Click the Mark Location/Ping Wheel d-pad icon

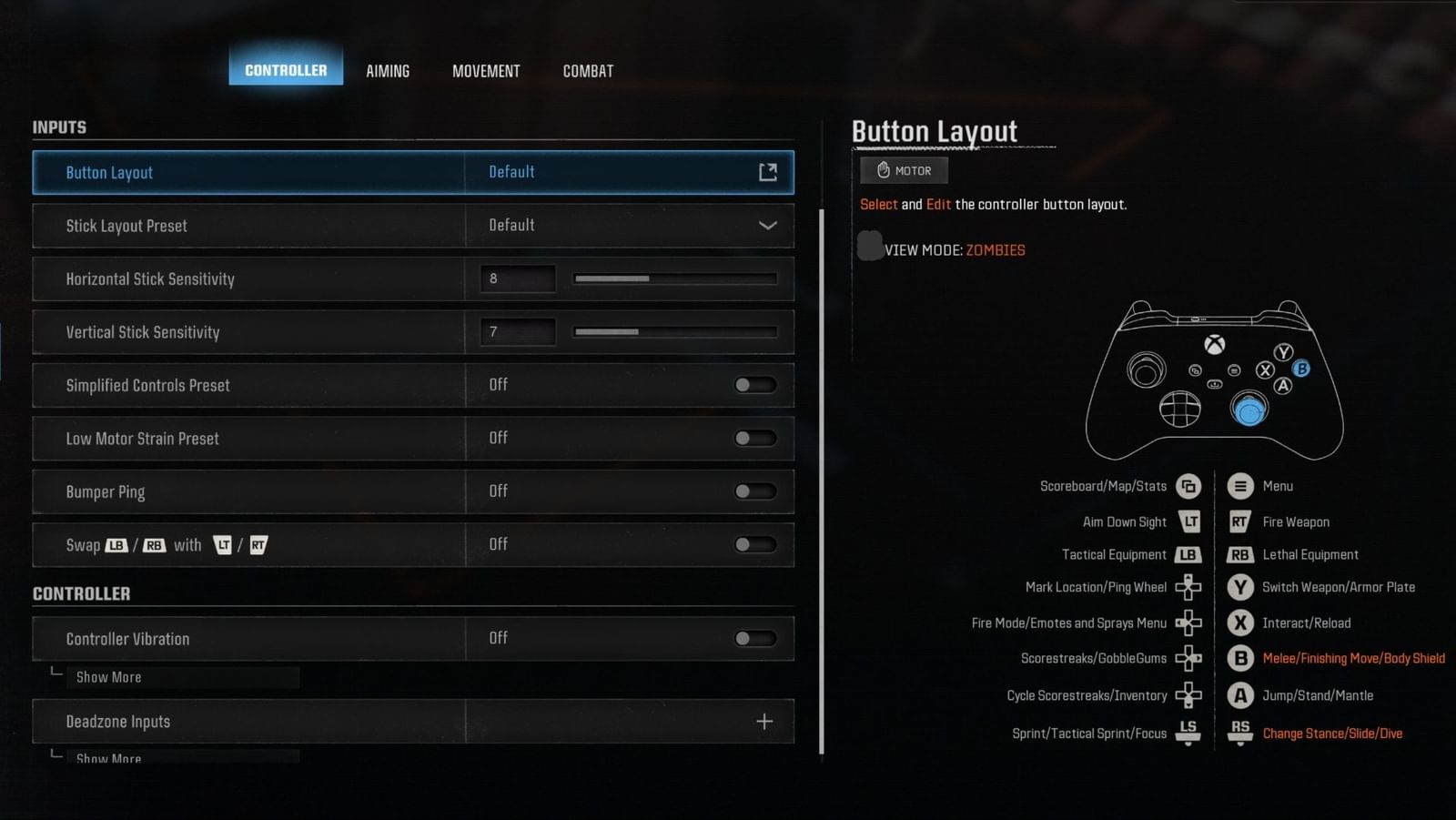(x=1188, y=587)
